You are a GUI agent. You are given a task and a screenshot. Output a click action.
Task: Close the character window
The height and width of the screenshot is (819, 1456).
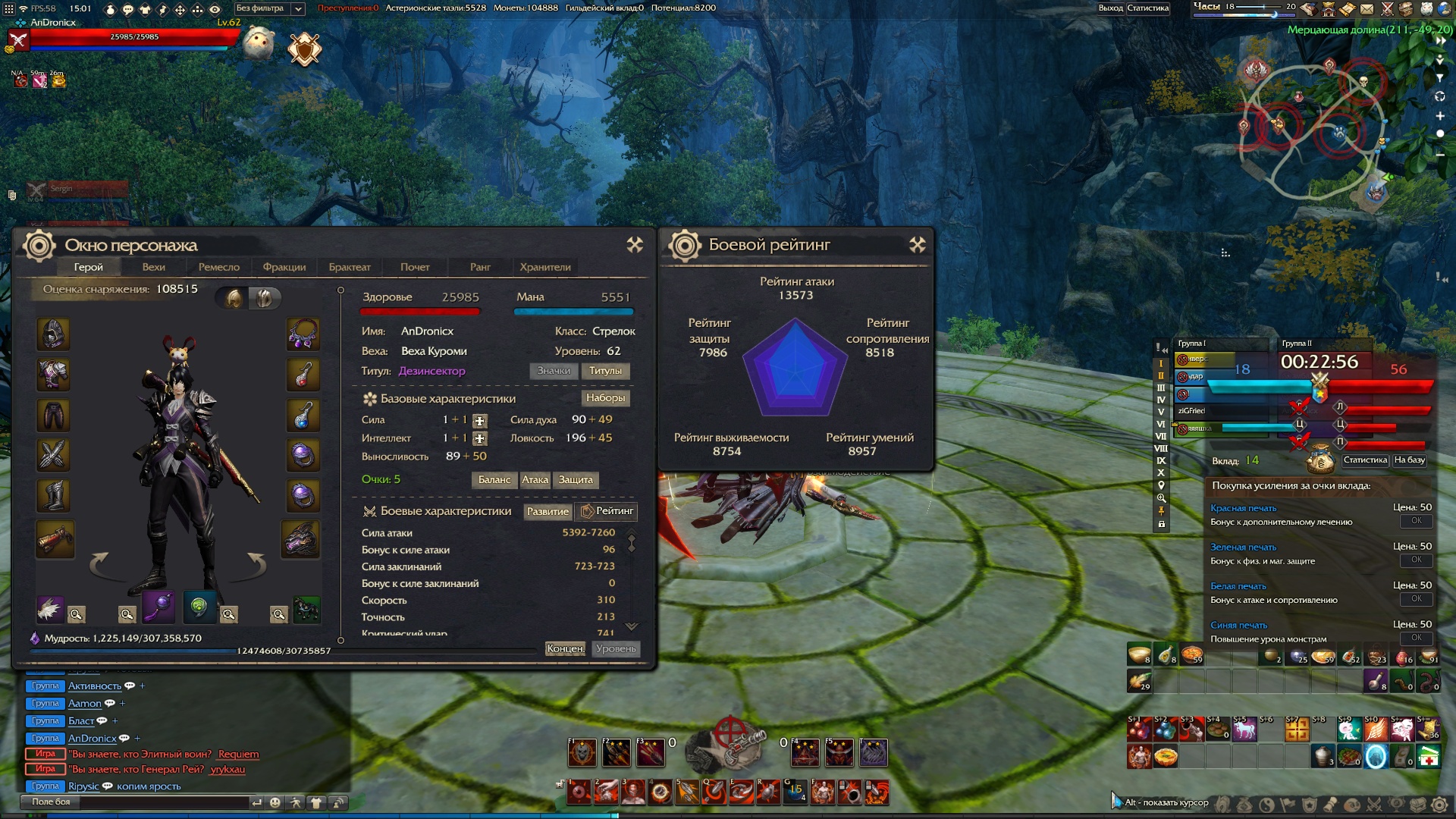635,244
